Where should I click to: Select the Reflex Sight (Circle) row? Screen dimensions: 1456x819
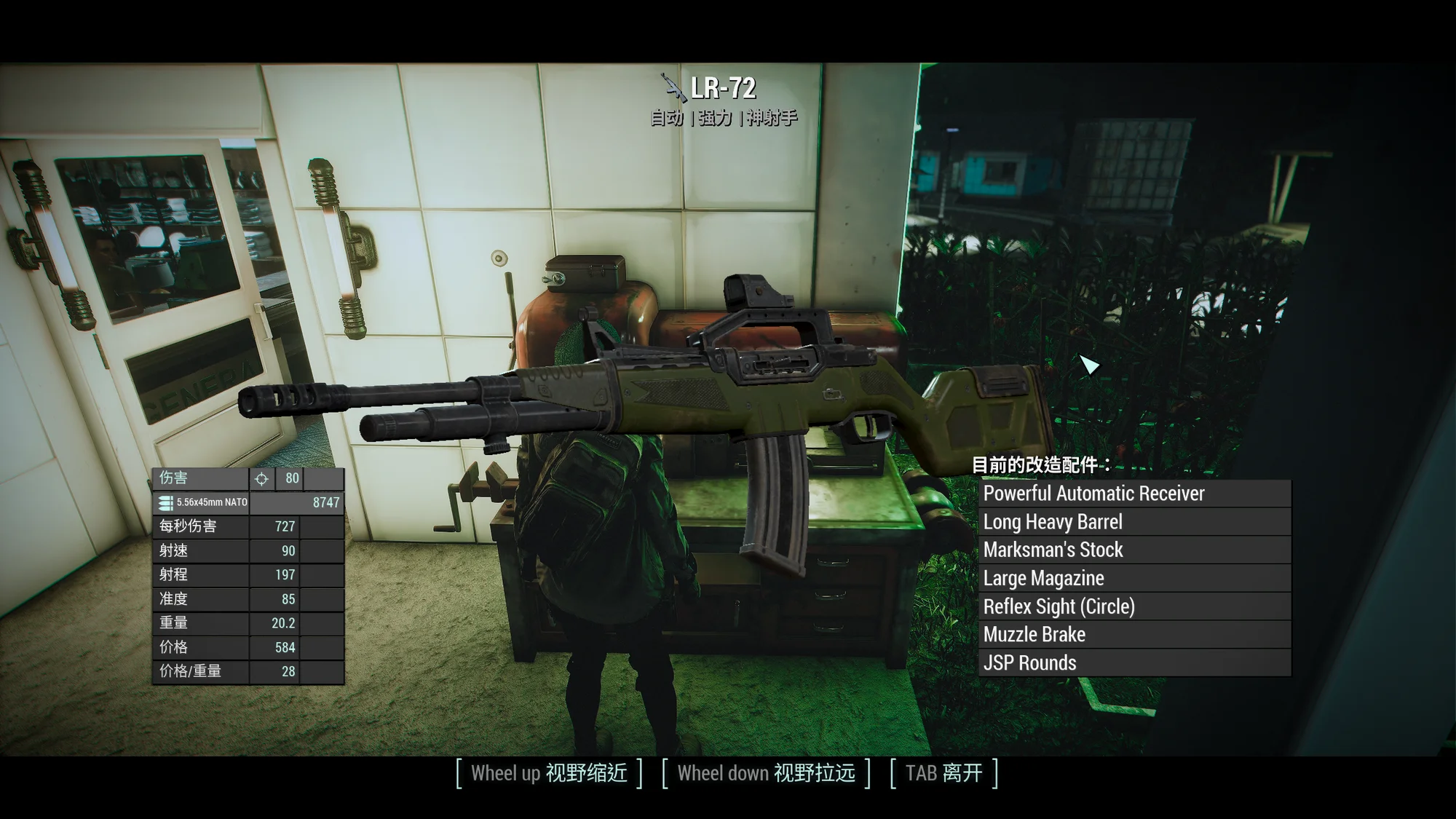coord(1134,606)
